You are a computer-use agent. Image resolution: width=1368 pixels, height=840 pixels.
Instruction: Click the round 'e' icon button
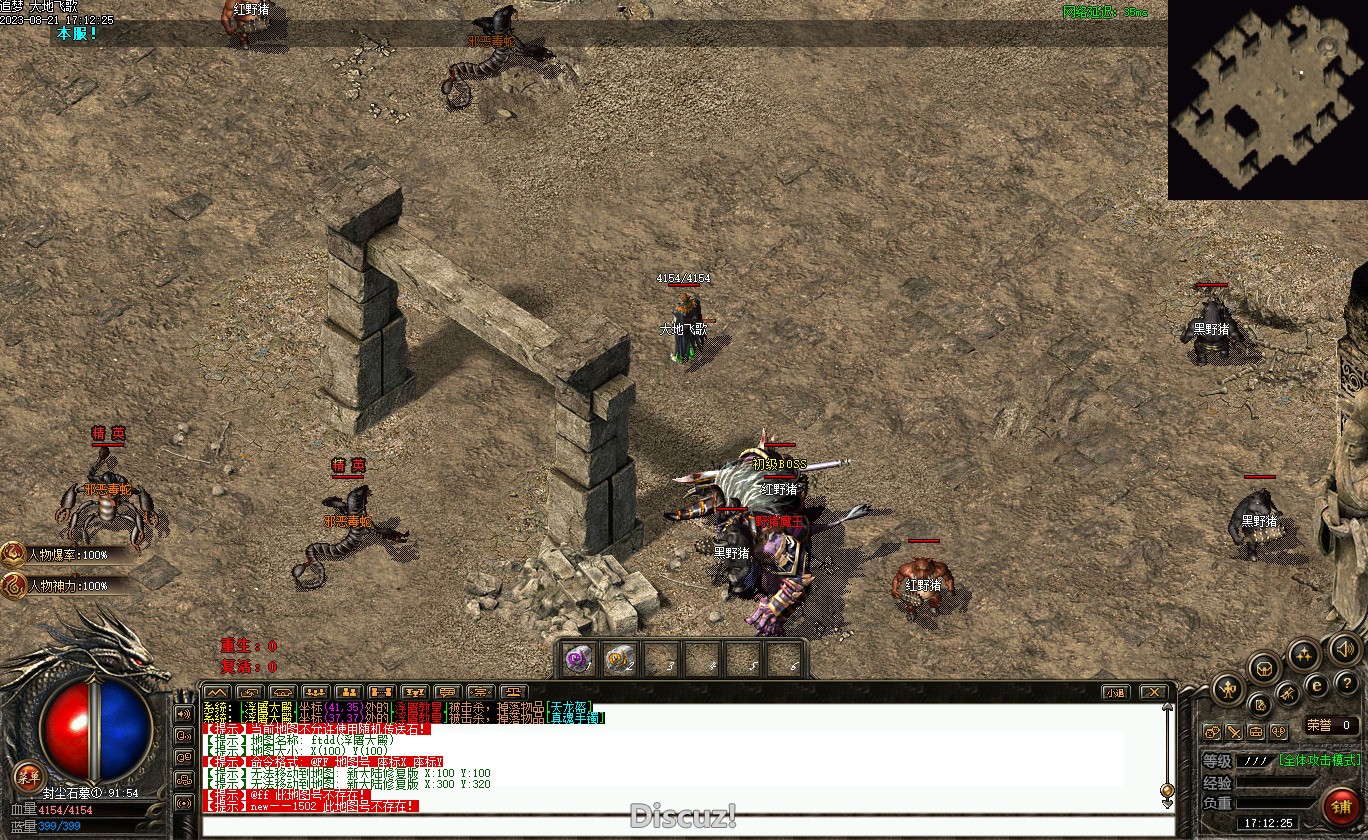coord(1317,685)
